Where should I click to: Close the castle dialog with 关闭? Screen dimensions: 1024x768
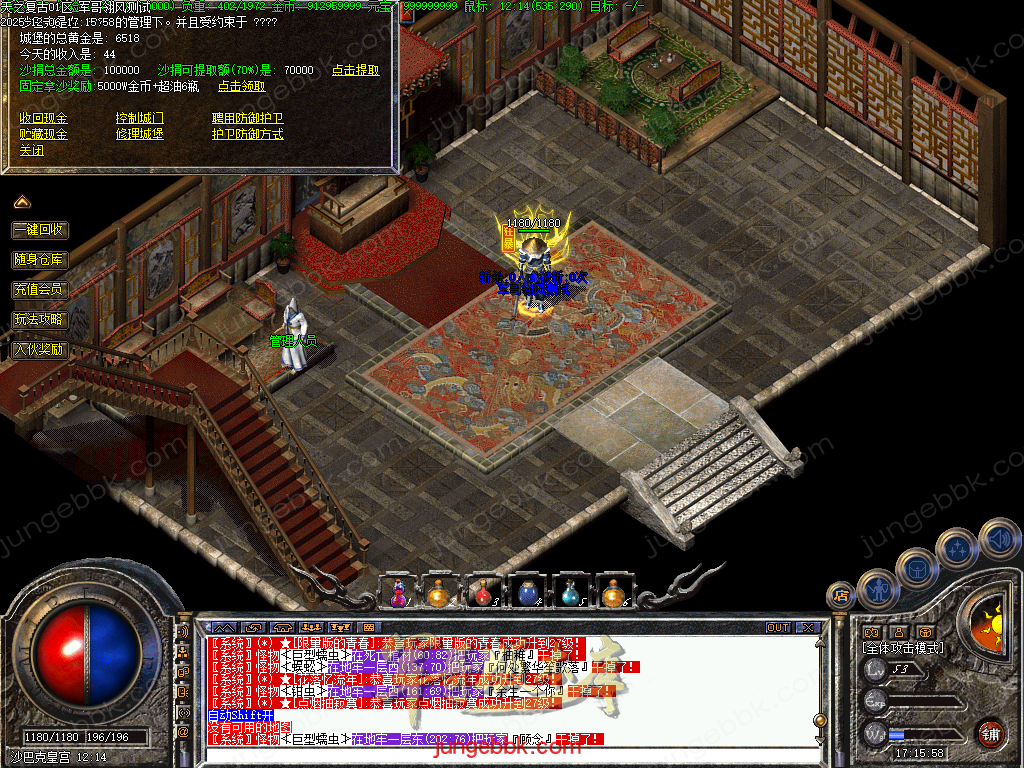click(x=32, y=151)
